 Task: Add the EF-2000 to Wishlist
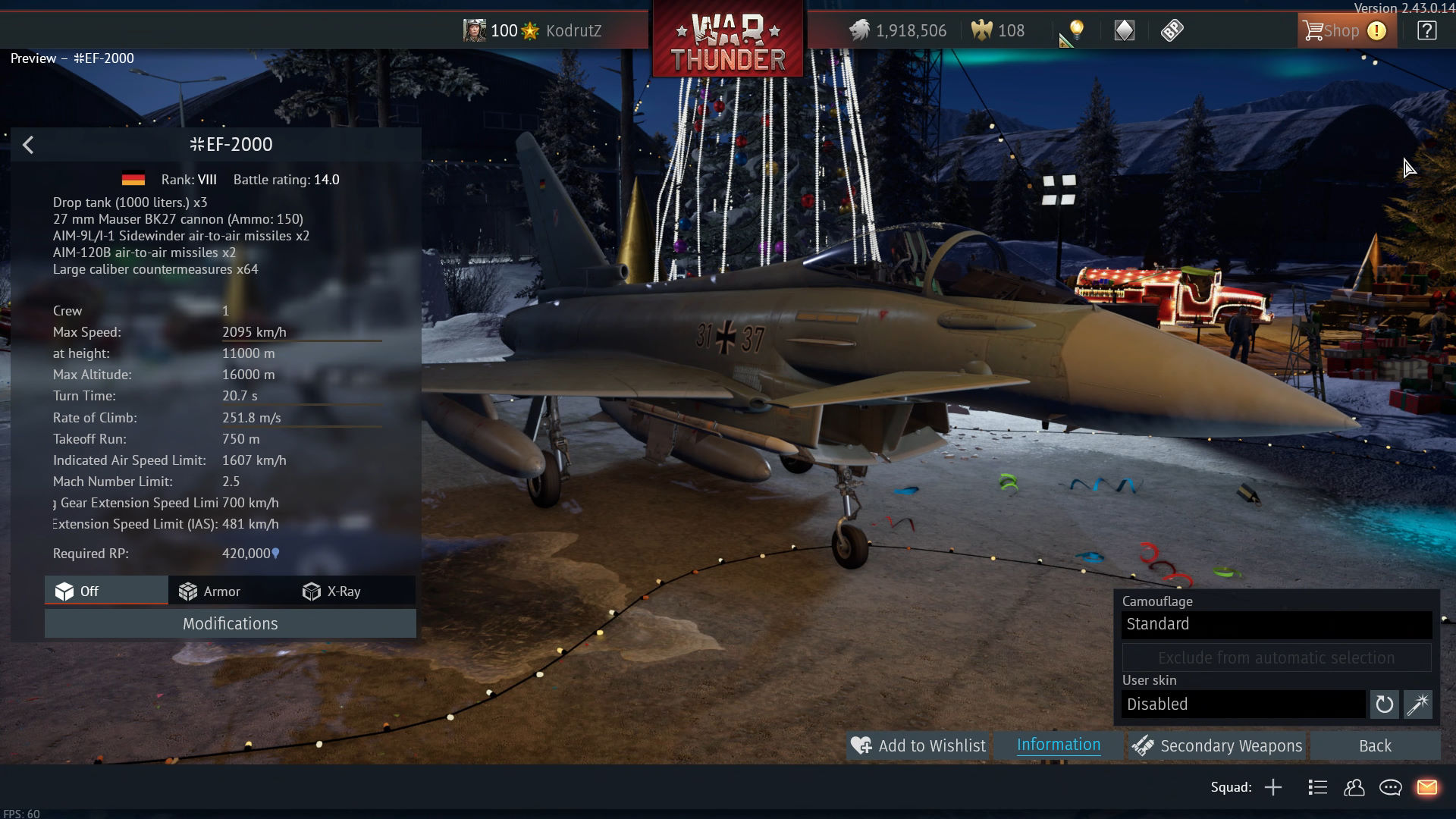click(918, 745)
